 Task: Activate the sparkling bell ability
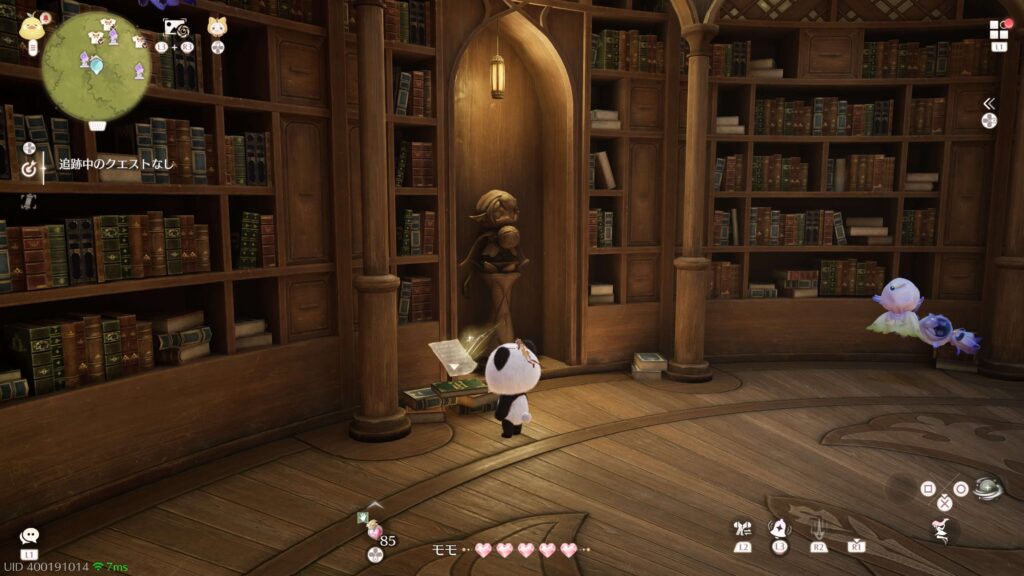pos(779,528)
